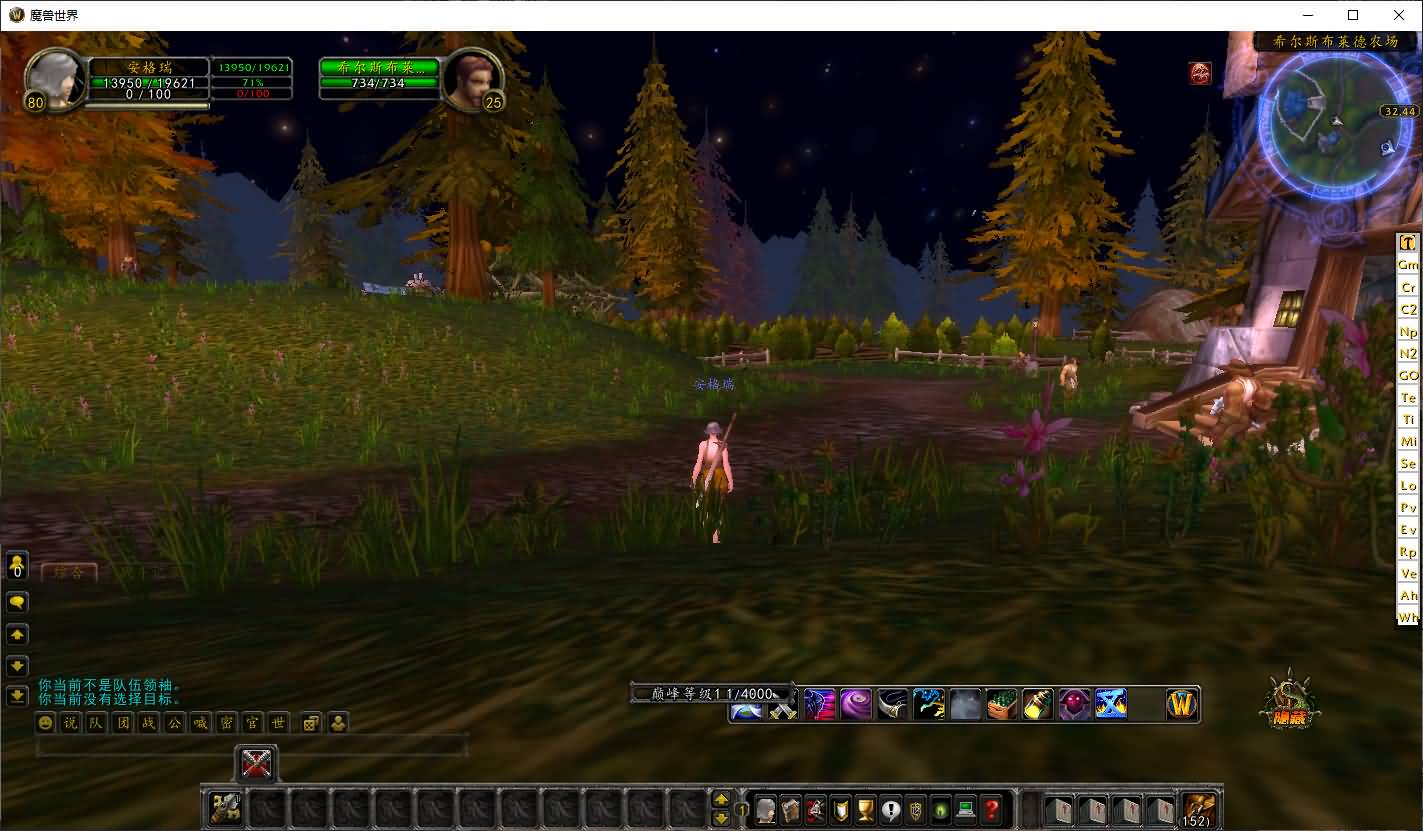This screenshot has height=831, width=1423.
Task: Use the yellow potion bottle item
Action: point(1037,704)
